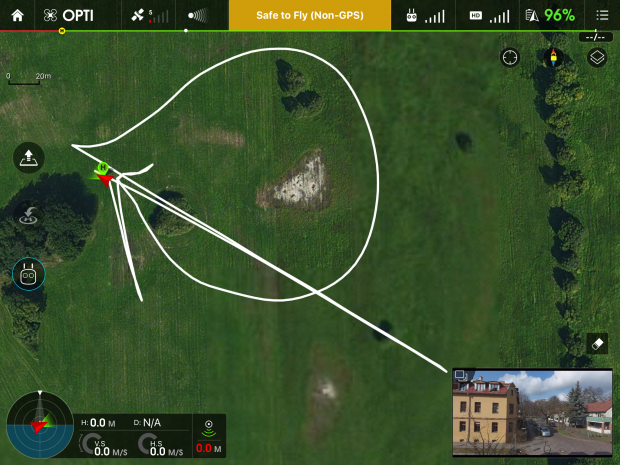The image size is (620, 465).
Task: Open intelligent flight modes controller icon
Action: [28, 273]
